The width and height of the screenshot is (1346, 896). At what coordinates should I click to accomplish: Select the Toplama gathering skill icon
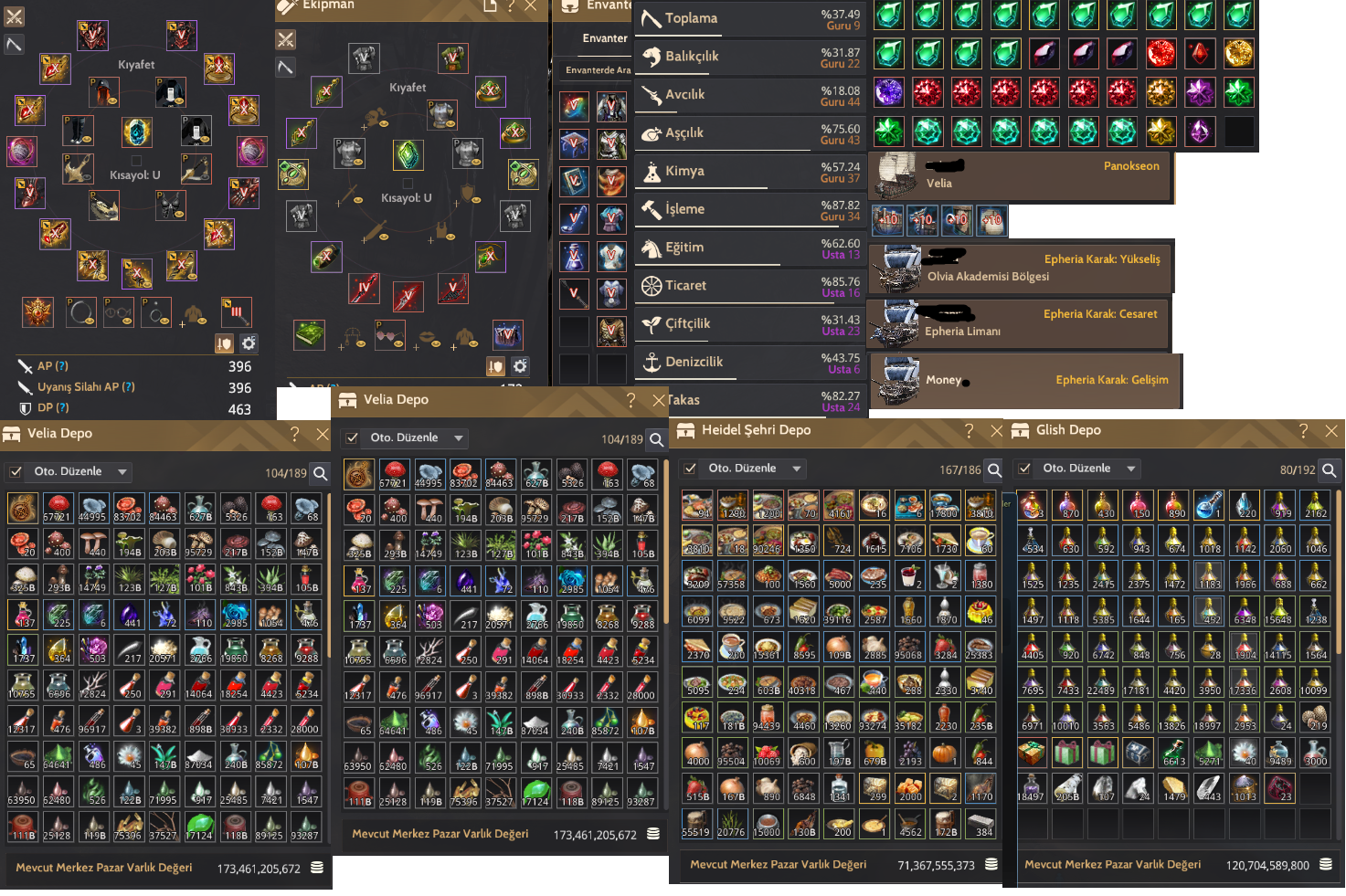(650, 18)
